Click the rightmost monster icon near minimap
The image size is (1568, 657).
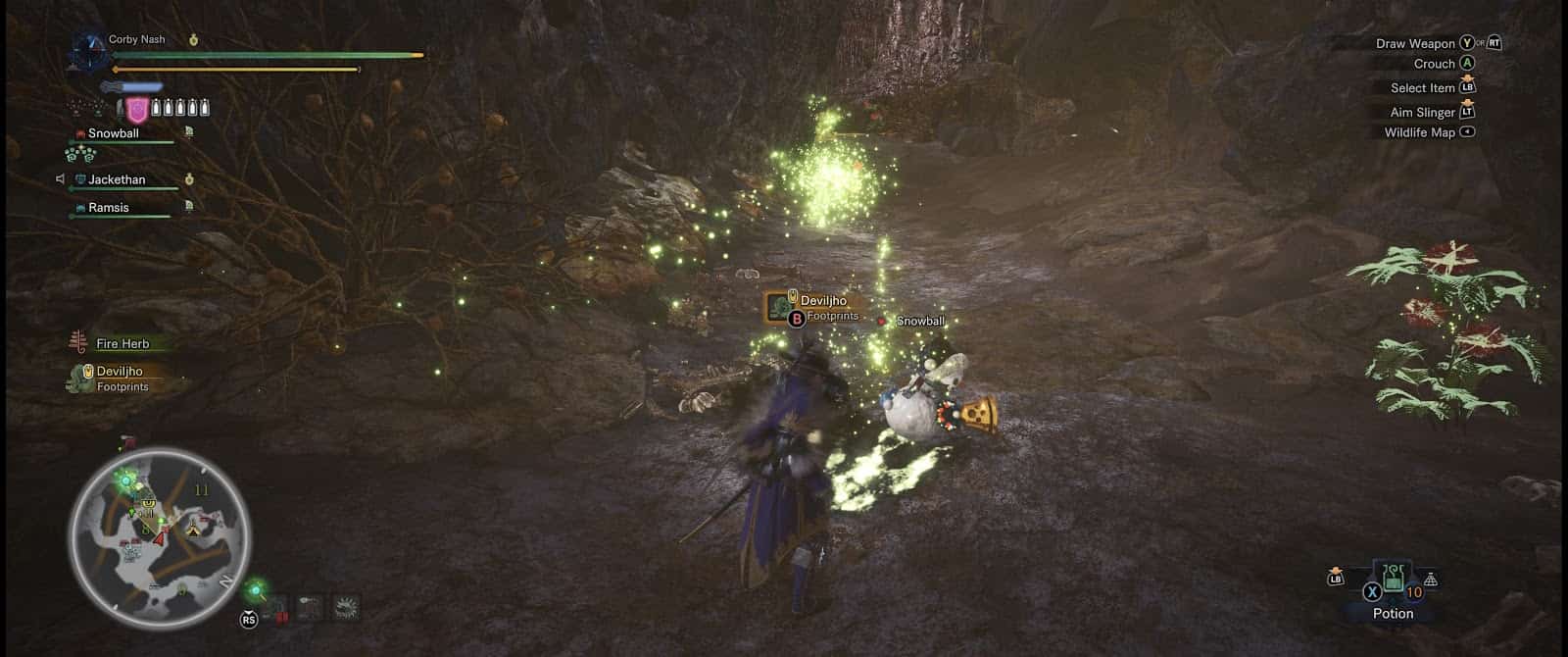point(345,608)
